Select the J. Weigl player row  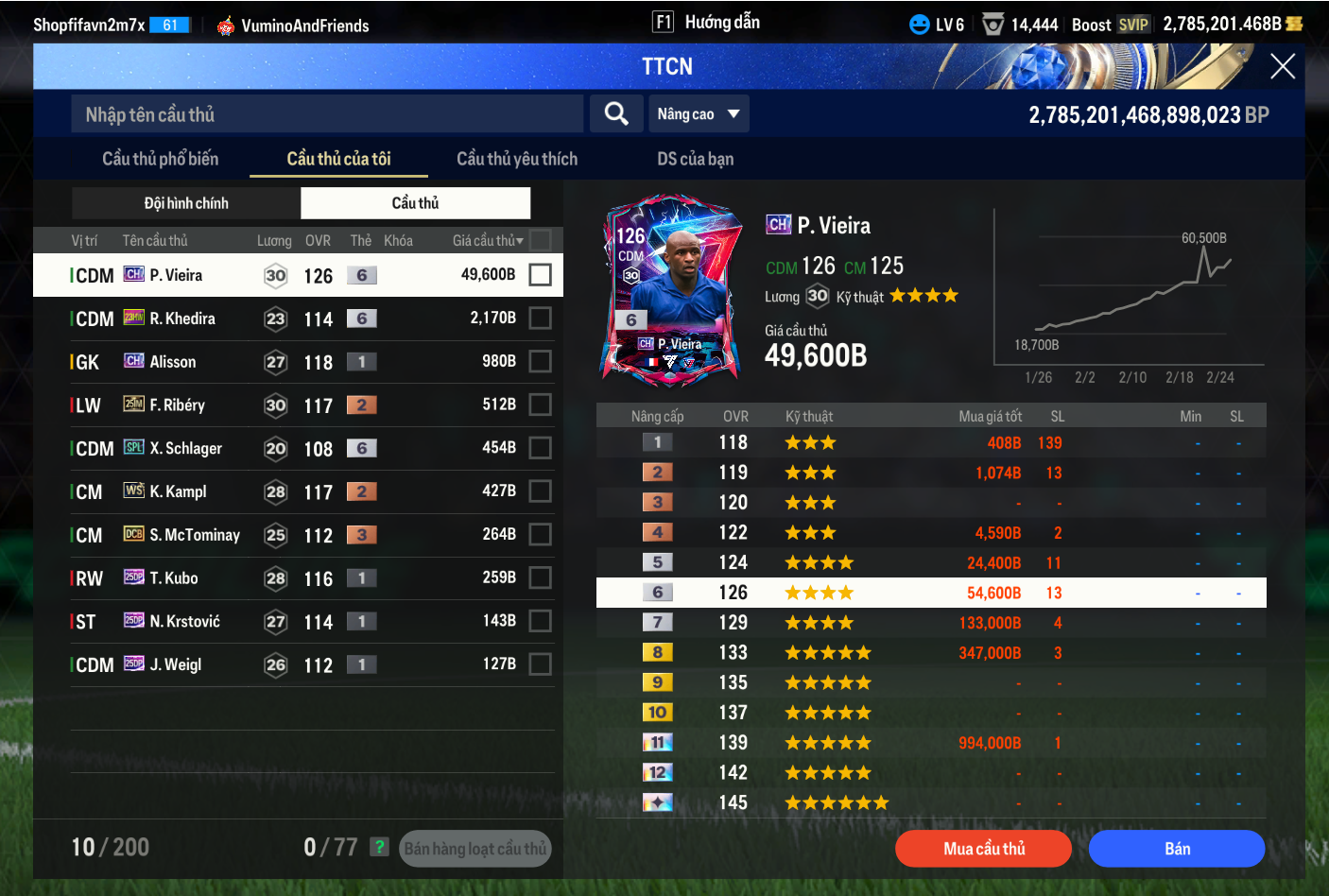[x=284, y=664]
